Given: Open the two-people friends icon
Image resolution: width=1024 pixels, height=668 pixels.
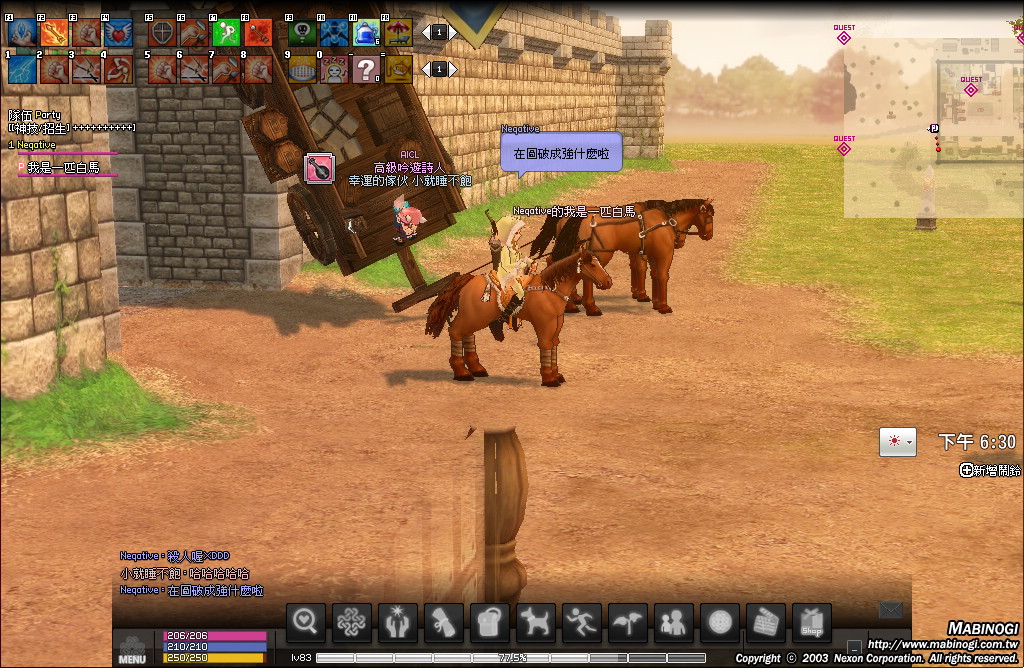Looking at the screenshot, I should (674, 622).
